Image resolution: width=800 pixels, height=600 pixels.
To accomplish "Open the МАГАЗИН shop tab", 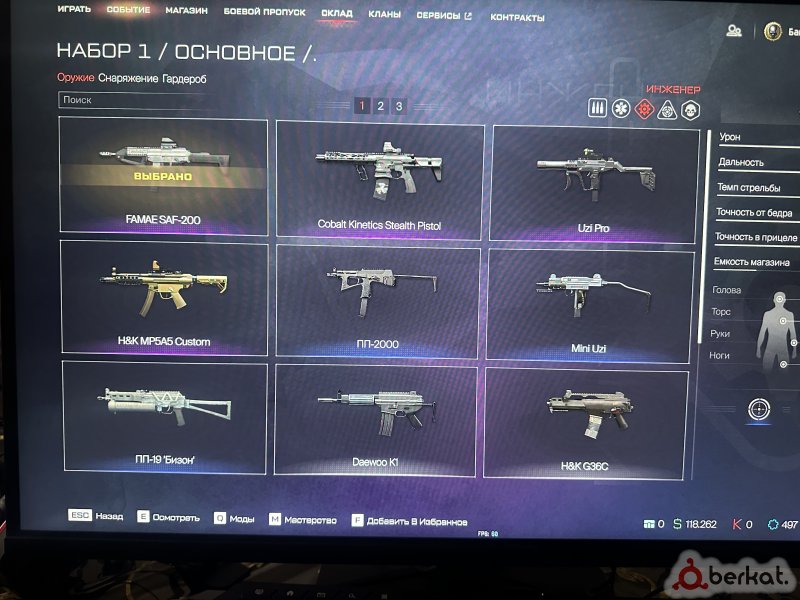I will [x=187, y=11].
